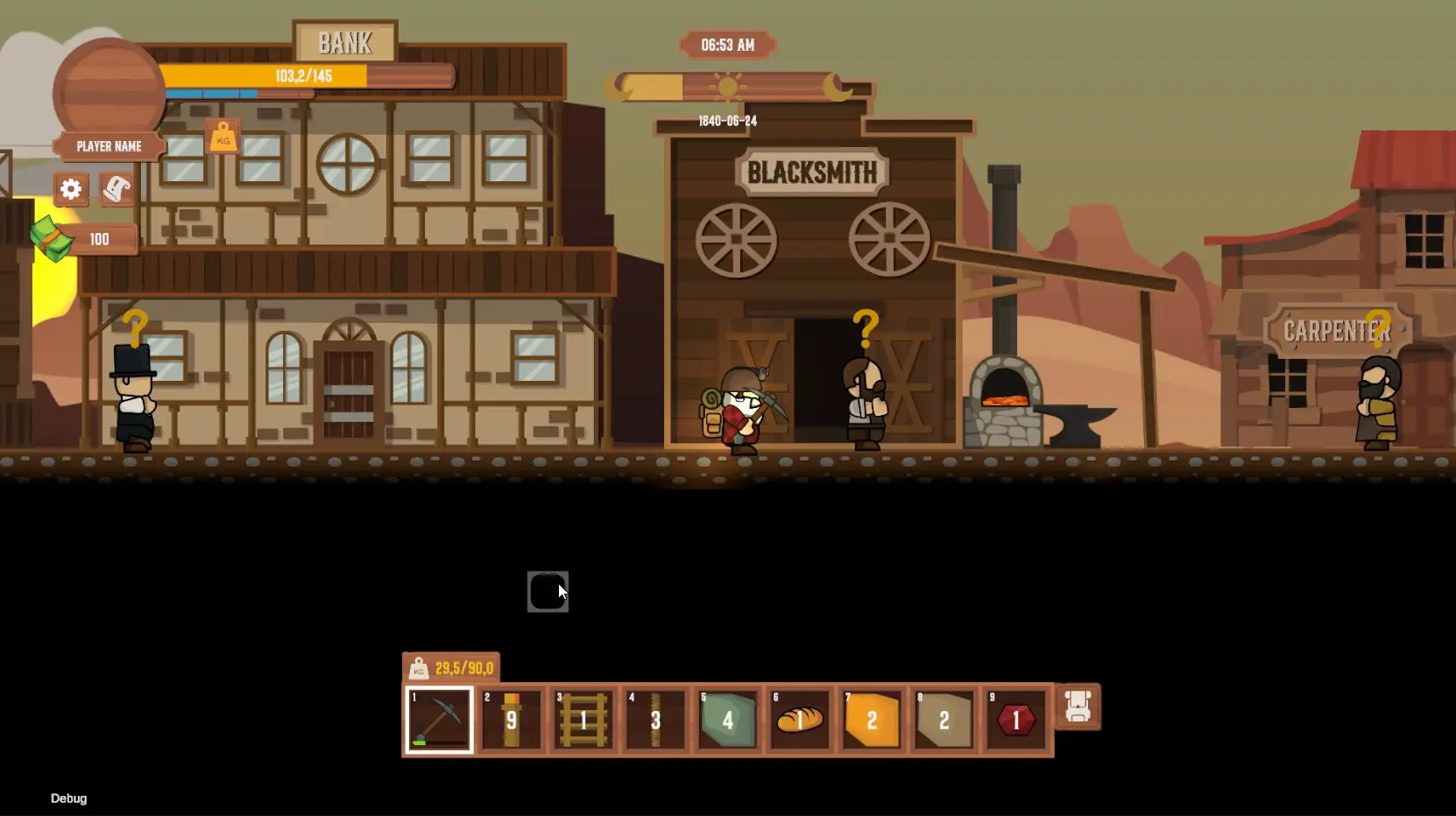Select the pickaxe in hotbar slot 1
The image size is (1456, 816).
(439, 720)
